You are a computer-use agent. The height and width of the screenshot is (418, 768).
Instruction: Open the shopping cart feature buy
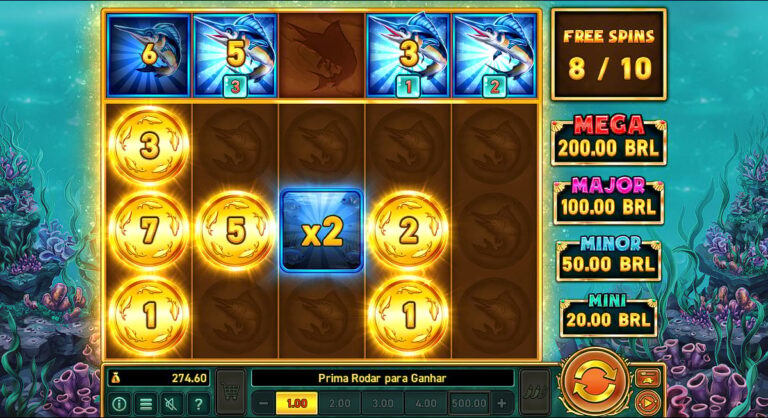(231, 392)
